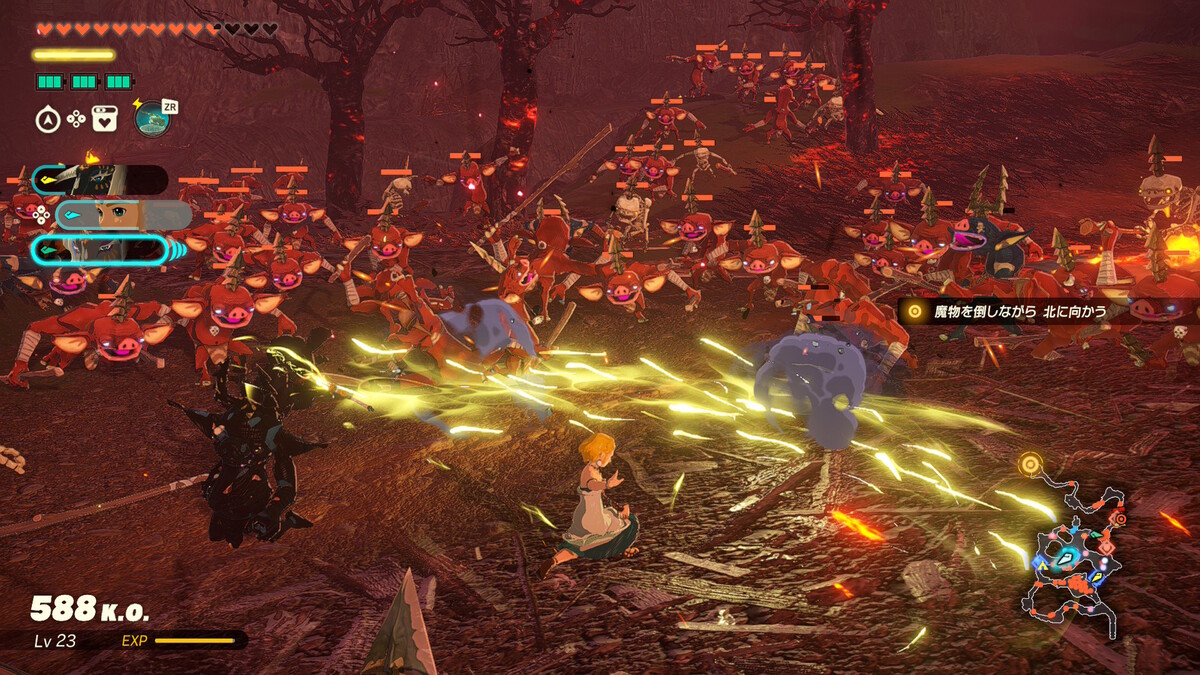Choose the highlighted silver-haired character portrait

point(99,250)
